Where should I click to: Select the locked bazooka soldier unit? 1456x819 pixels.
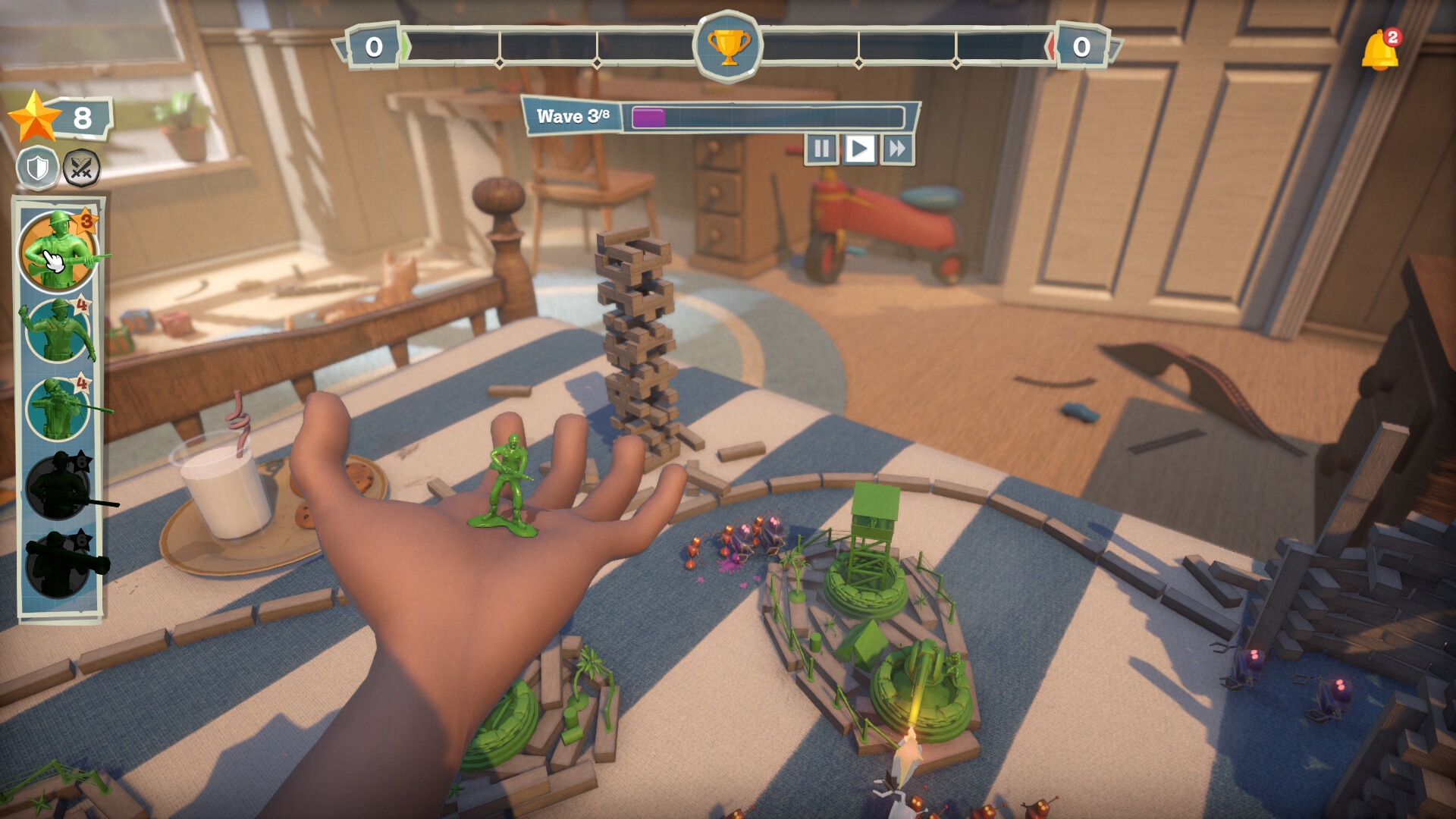[x=59, y=565]
